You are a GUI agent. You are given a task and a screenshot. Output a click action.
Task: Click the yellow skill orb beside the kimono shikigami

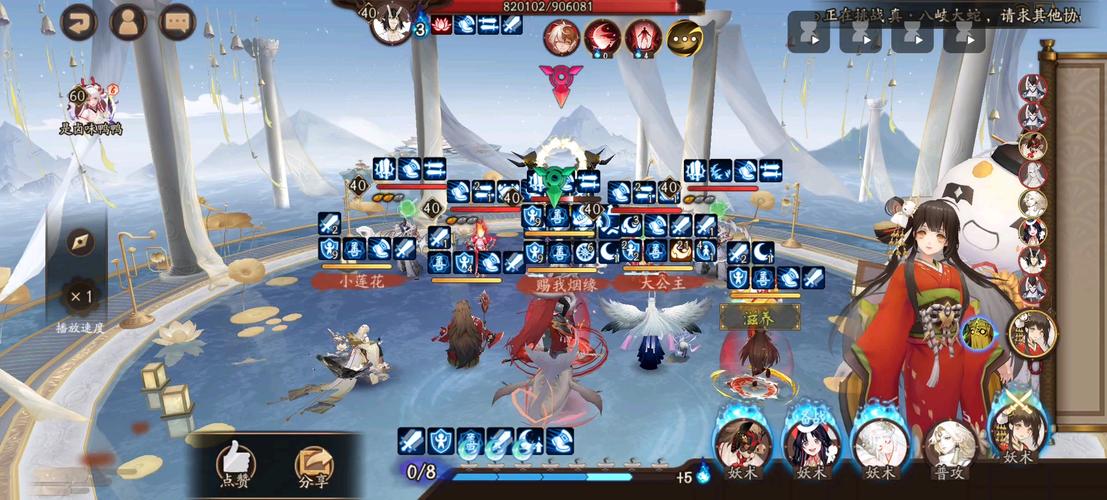977,333
